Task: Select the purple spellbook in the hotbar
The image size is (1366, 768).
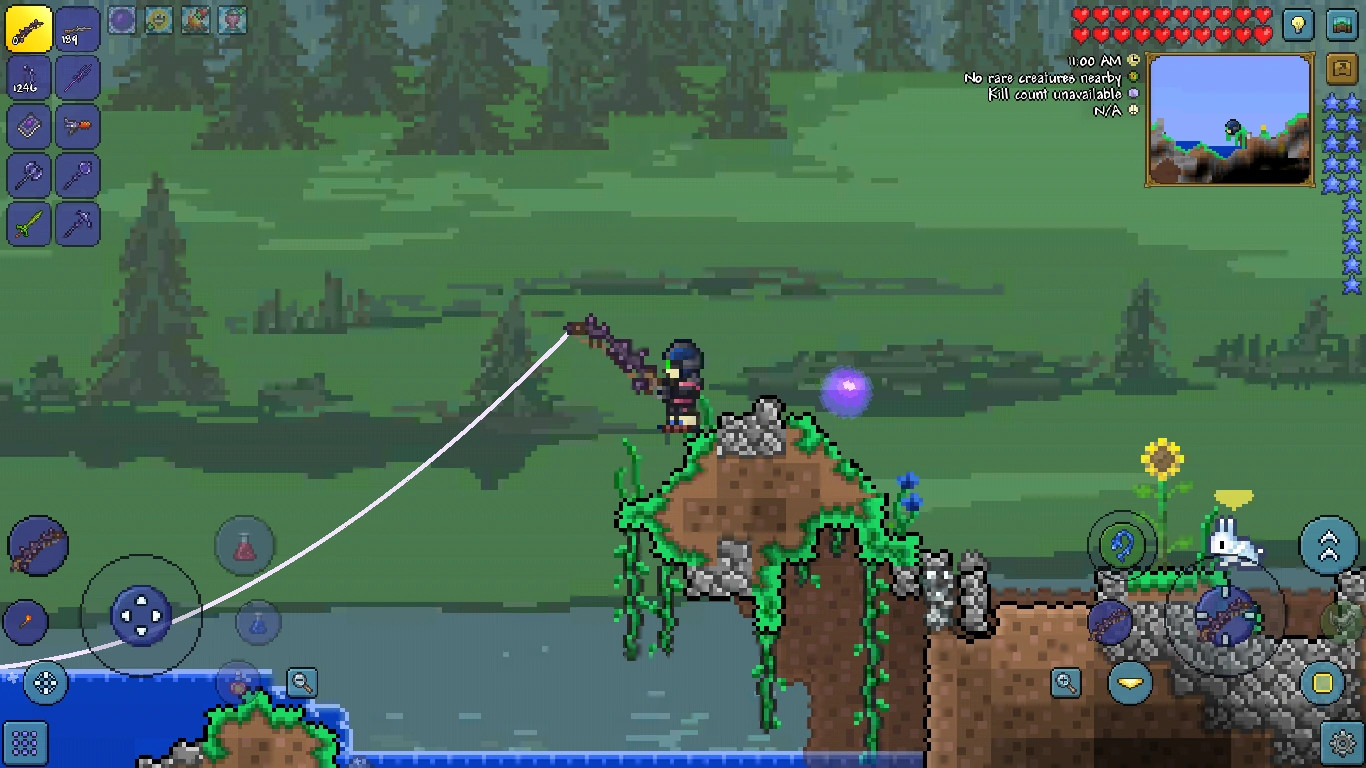Action: pyautogui.click(x=28, y=128)
